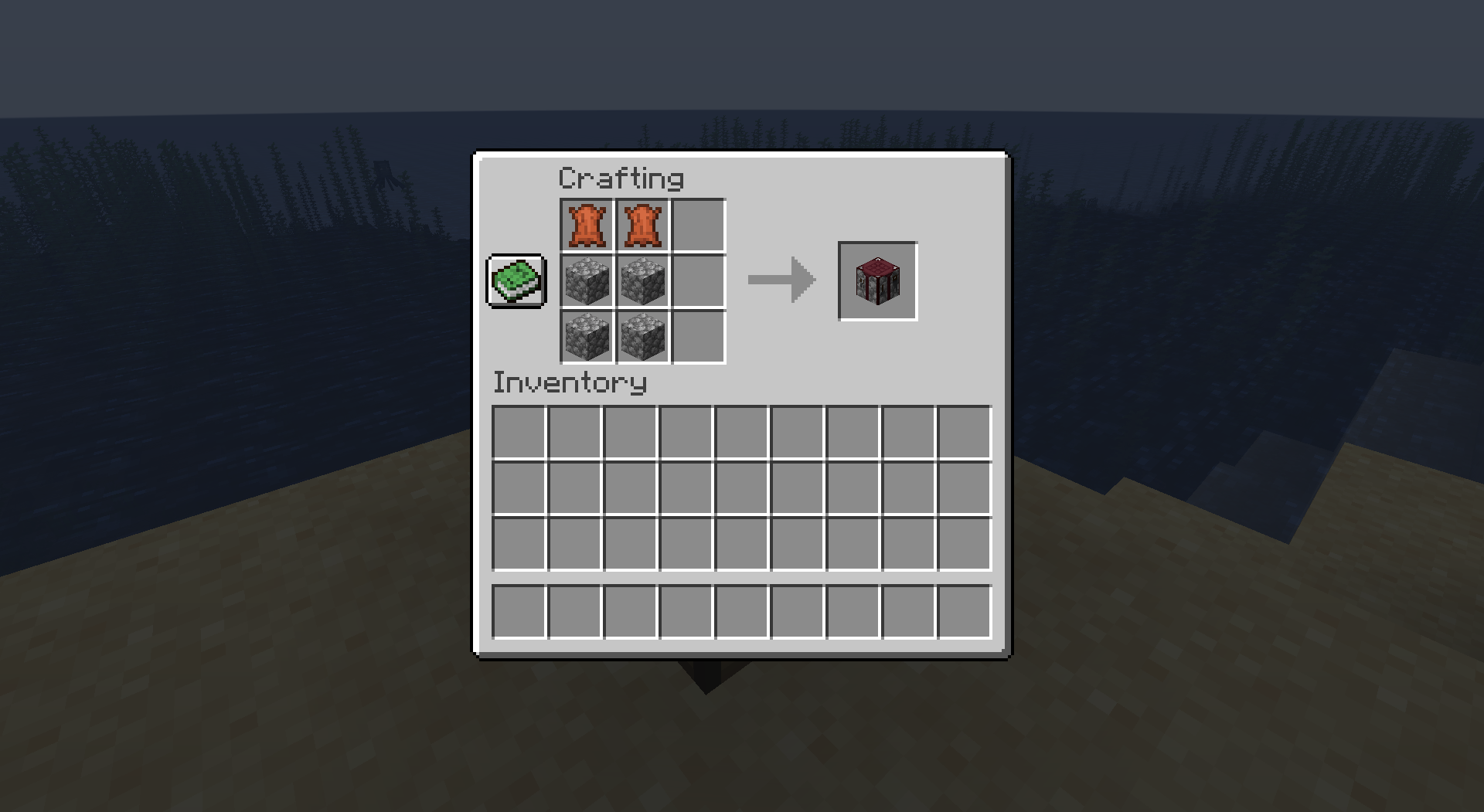Collect the crafted block from the output slot
Viewport: 1484px width, 812px height.
coord(877,280)
